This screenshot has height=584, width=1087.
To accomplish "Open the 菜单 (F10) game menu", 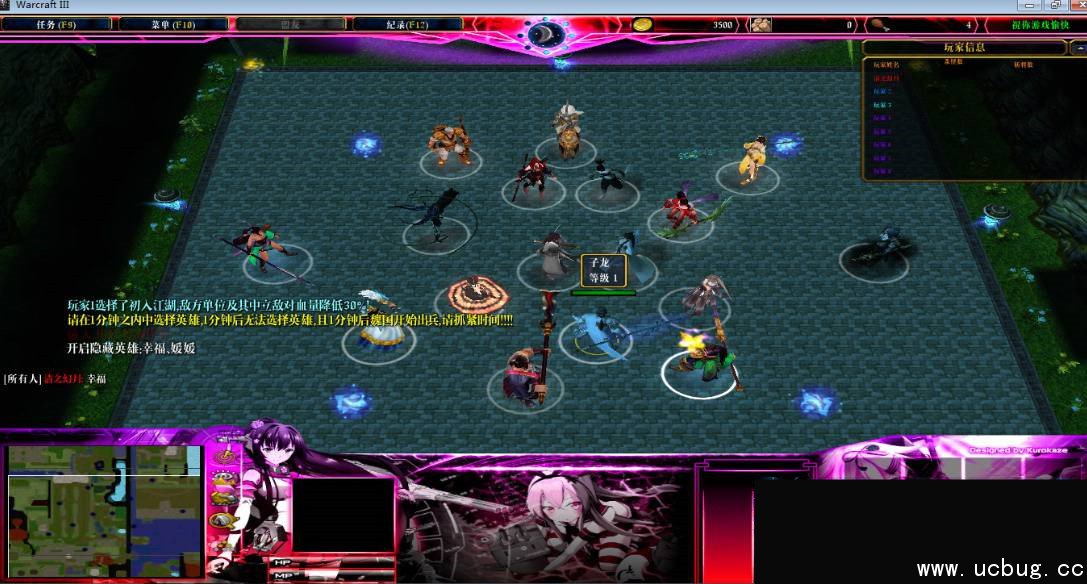I will click(171, 23).
